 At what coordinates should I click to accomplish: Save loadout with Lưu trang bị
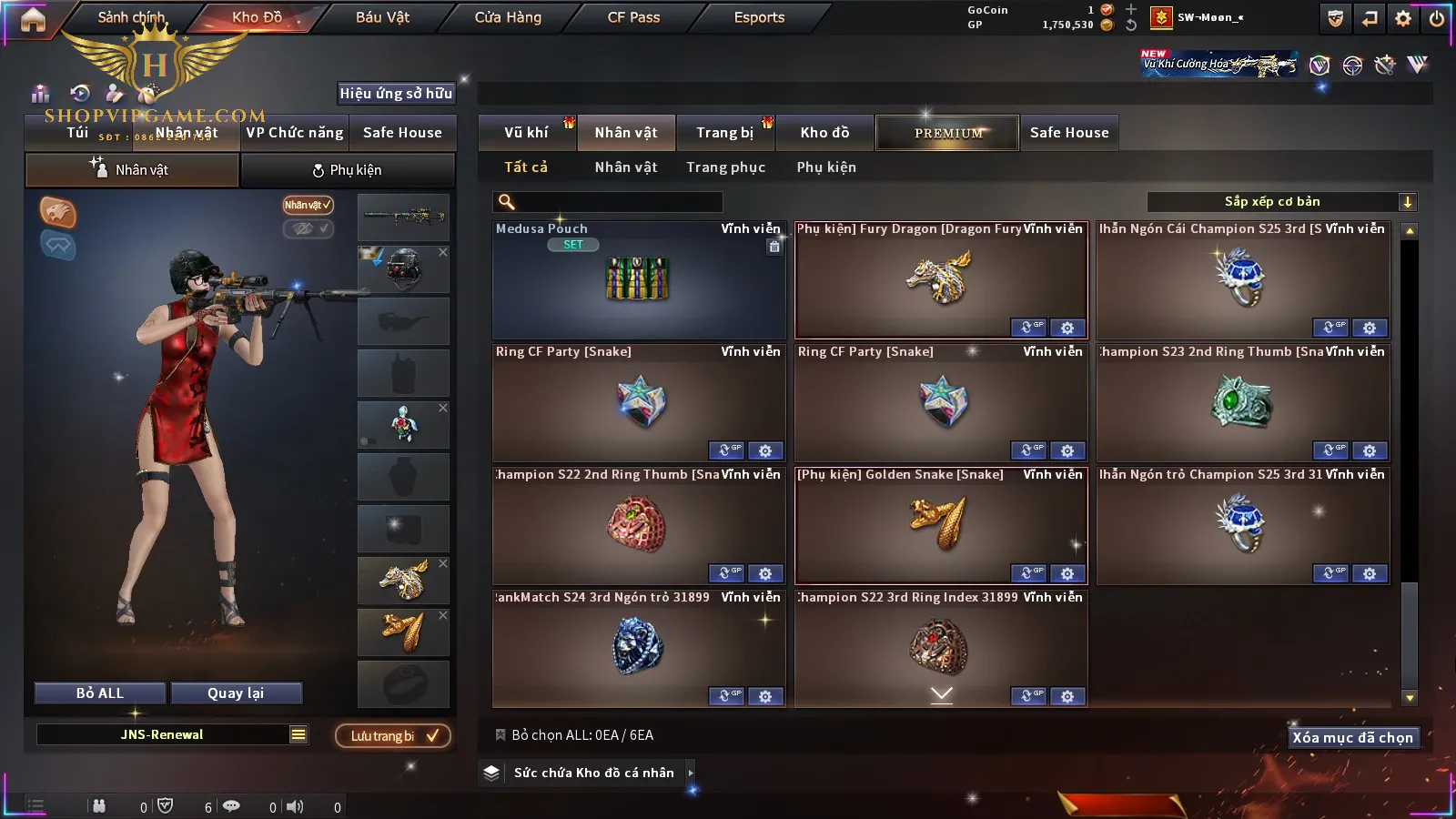393,736
